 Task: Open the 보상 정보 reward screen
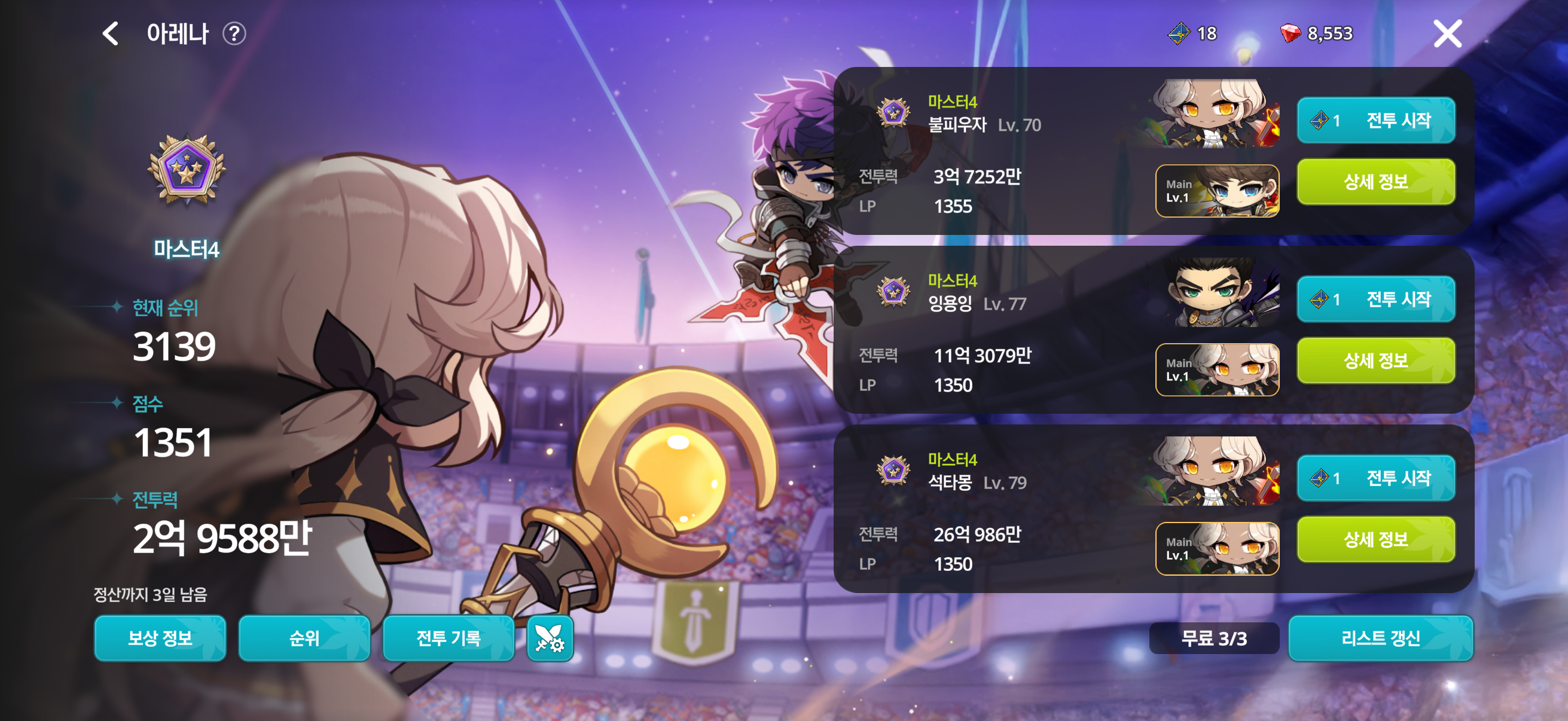point(160,638)
